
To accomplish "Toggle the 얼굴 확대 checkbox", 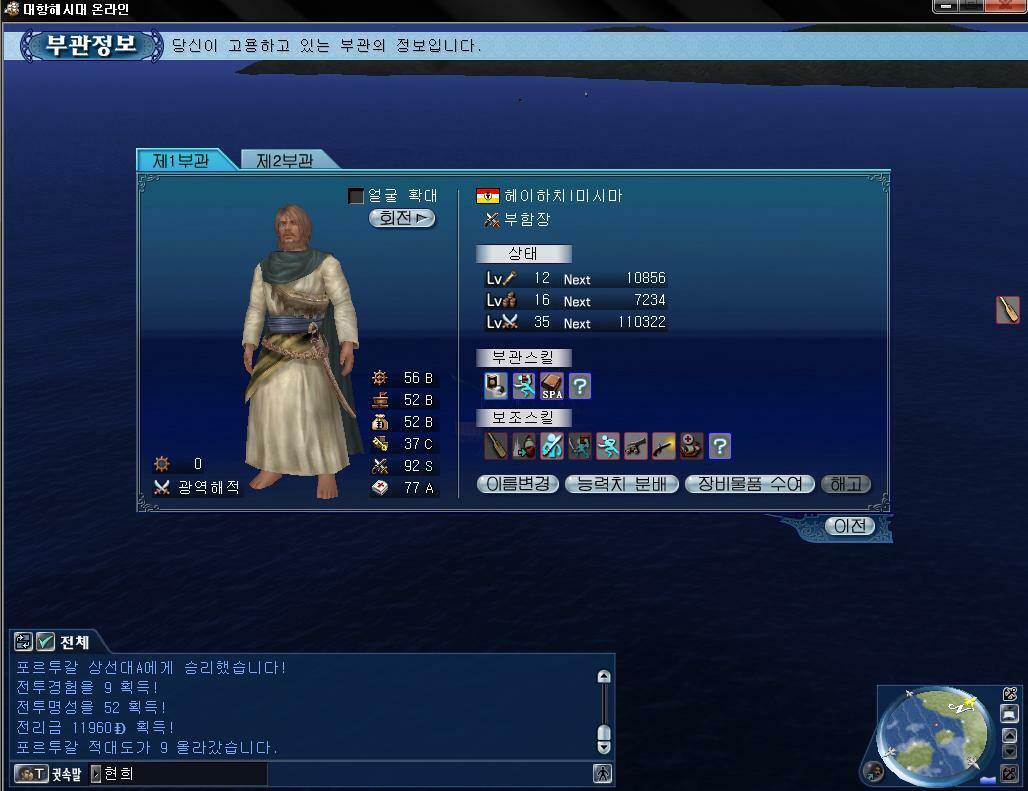I will point(356,196).
